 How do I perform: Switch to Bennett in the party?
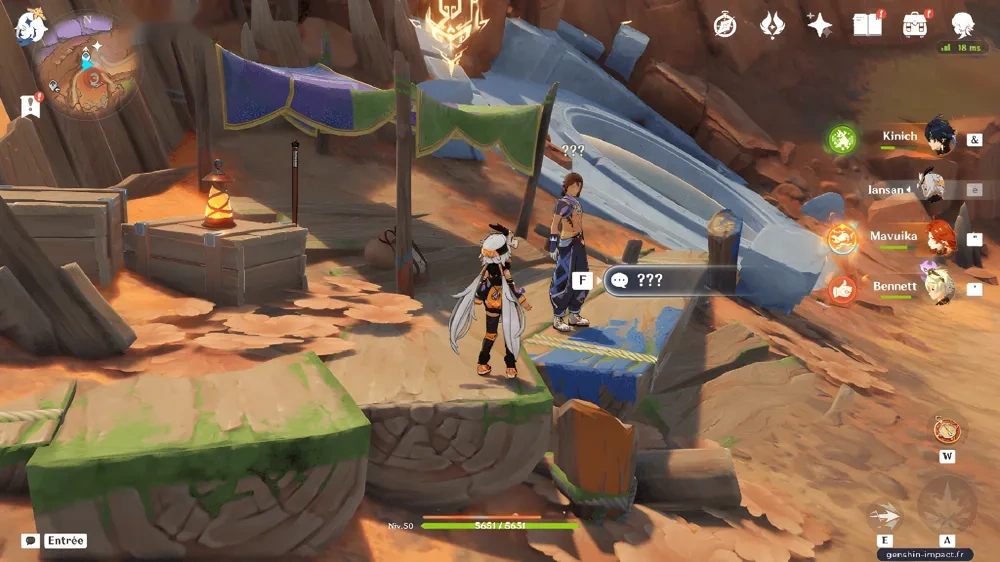pos(938,288)
